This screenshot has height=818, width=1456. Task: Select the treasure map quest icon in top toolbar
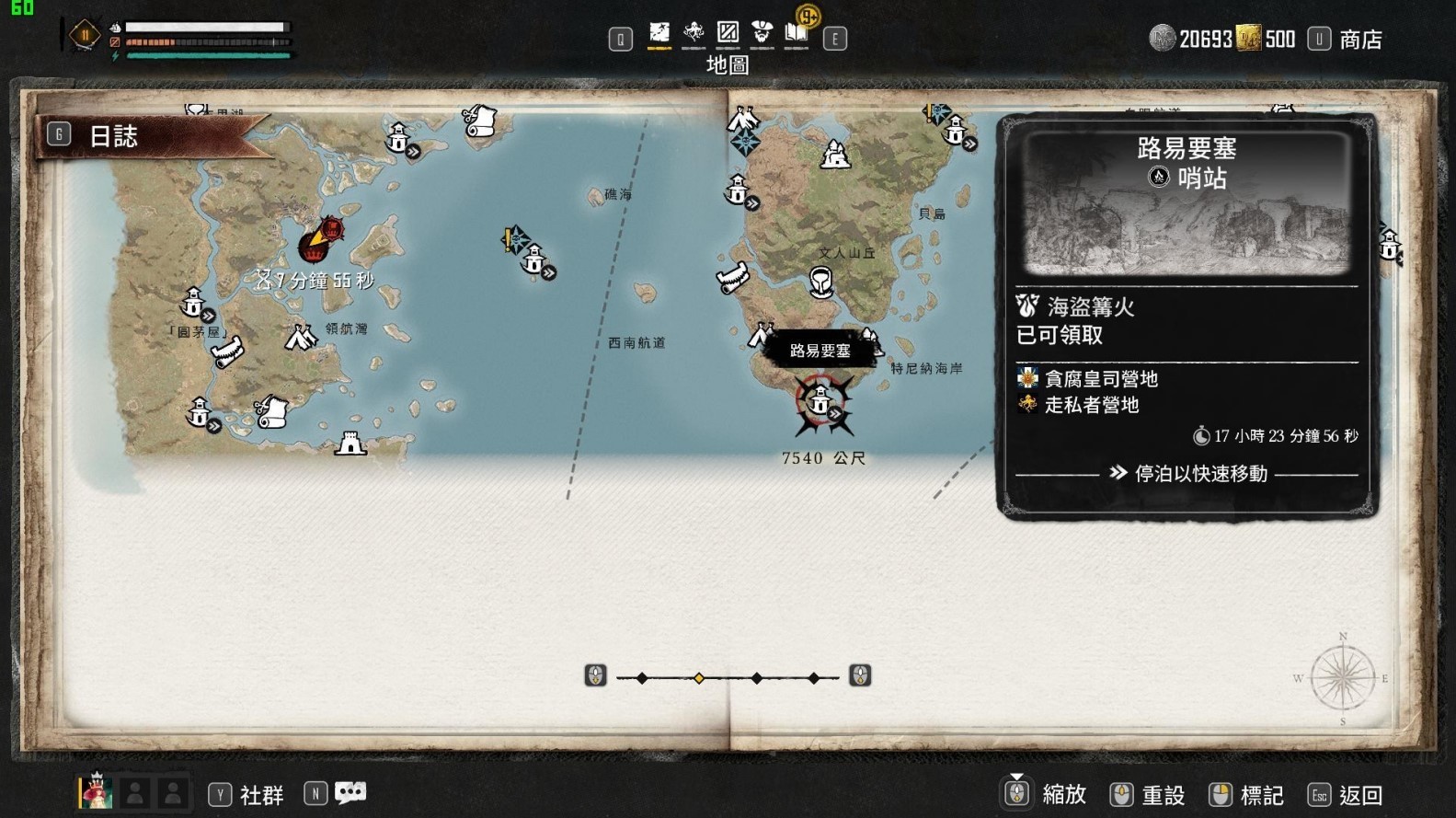click(658, 31)
